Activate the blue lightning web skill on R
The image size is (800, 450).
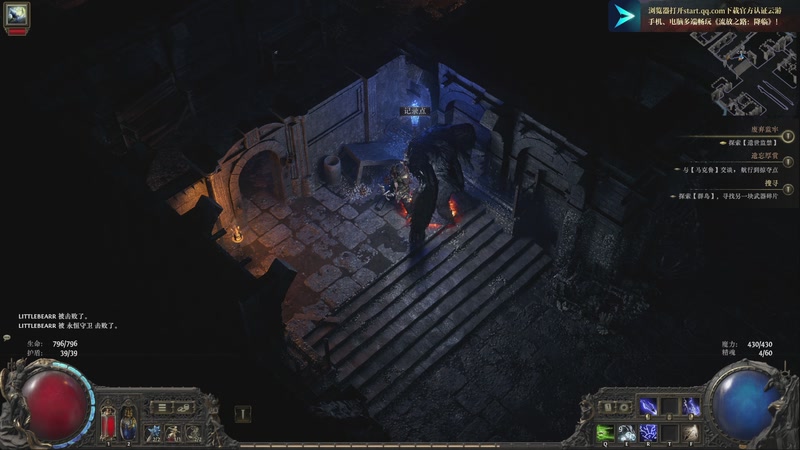click(x=649, y=432)
